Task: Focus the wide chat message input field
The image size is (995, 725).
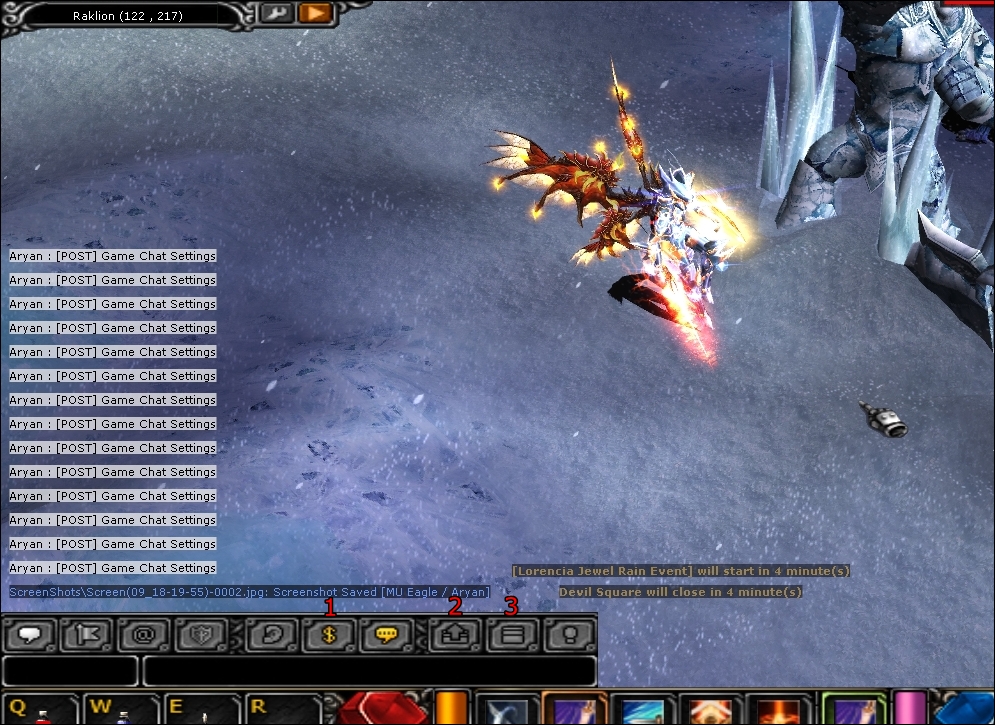Action: 369,671
